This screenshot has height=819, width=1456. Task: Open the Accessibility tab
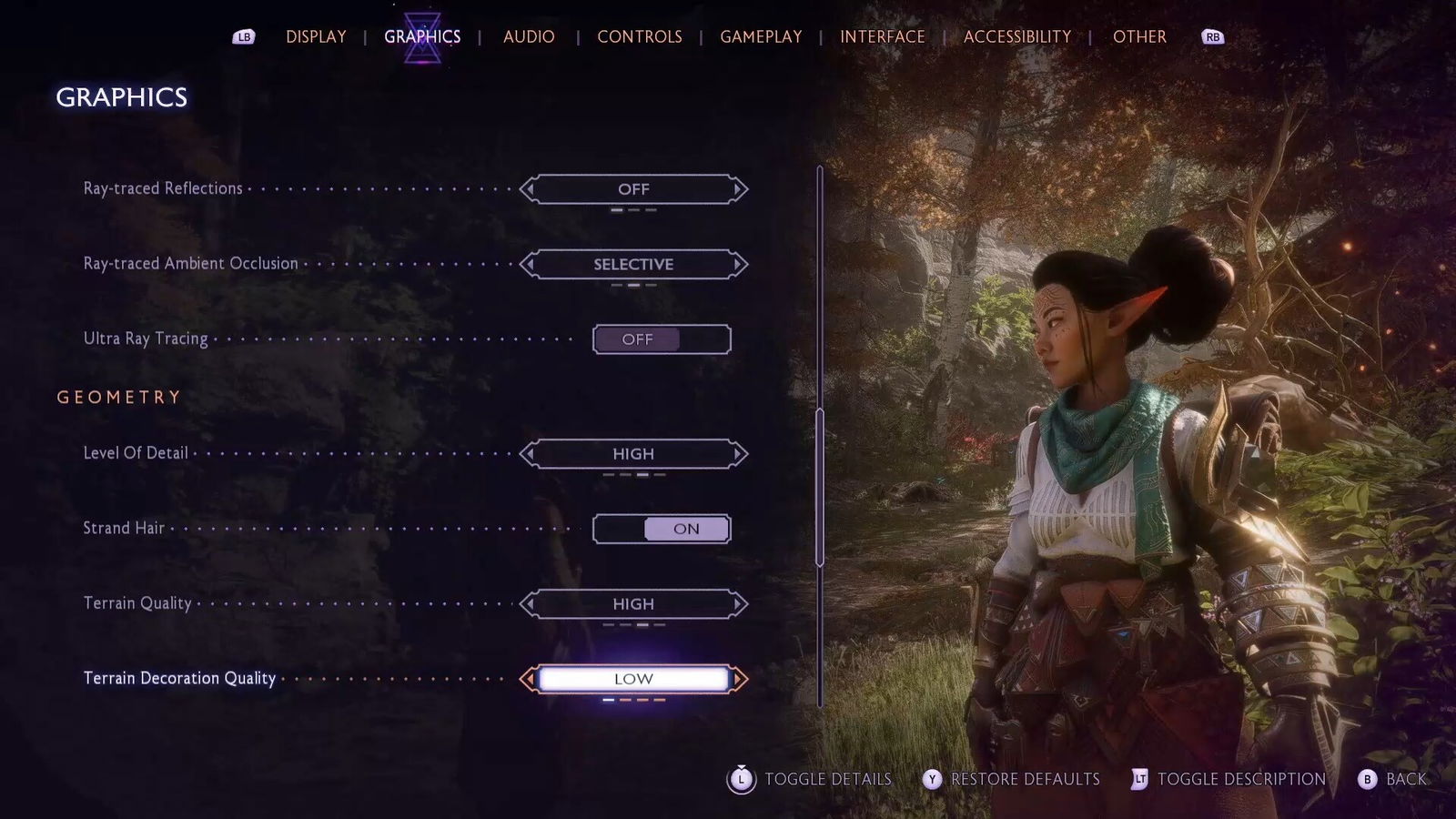click(1016, 37)
